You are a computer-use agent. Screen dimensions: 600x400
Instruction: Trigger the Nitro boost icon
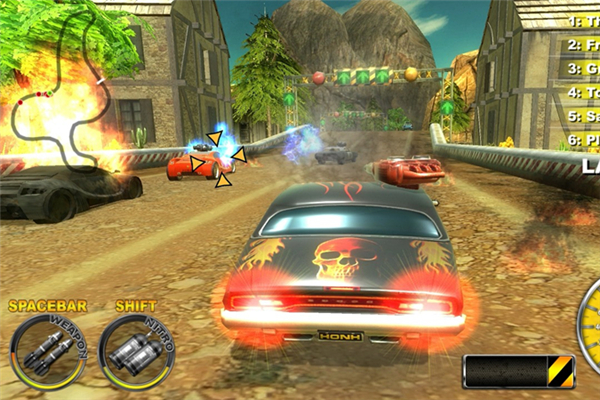tap(135, 351)
